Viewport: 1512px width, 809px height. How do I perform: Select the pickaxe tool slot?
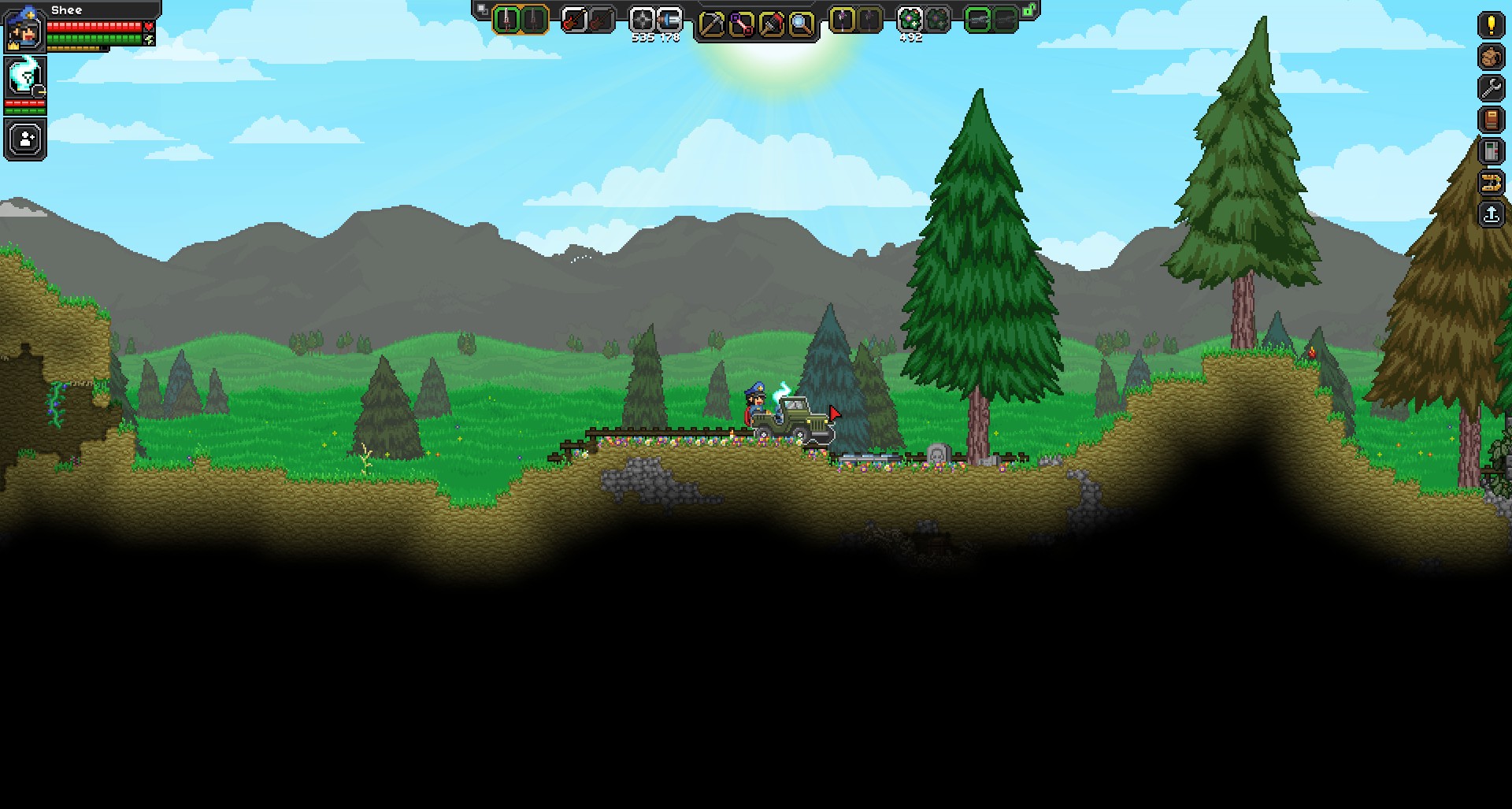click(x=711, y=24)
